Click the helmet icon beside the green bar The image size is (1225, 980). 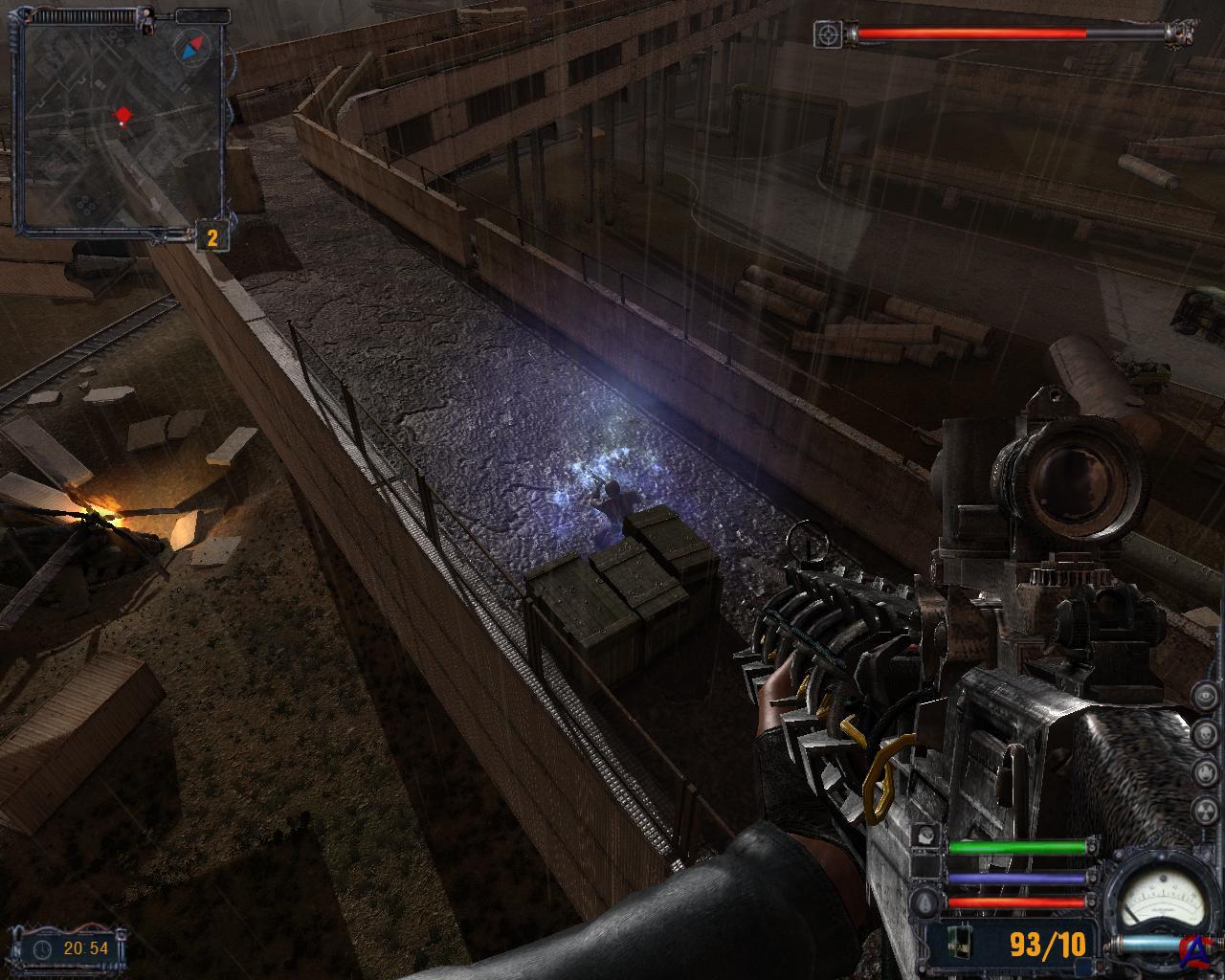coord(925,836)
